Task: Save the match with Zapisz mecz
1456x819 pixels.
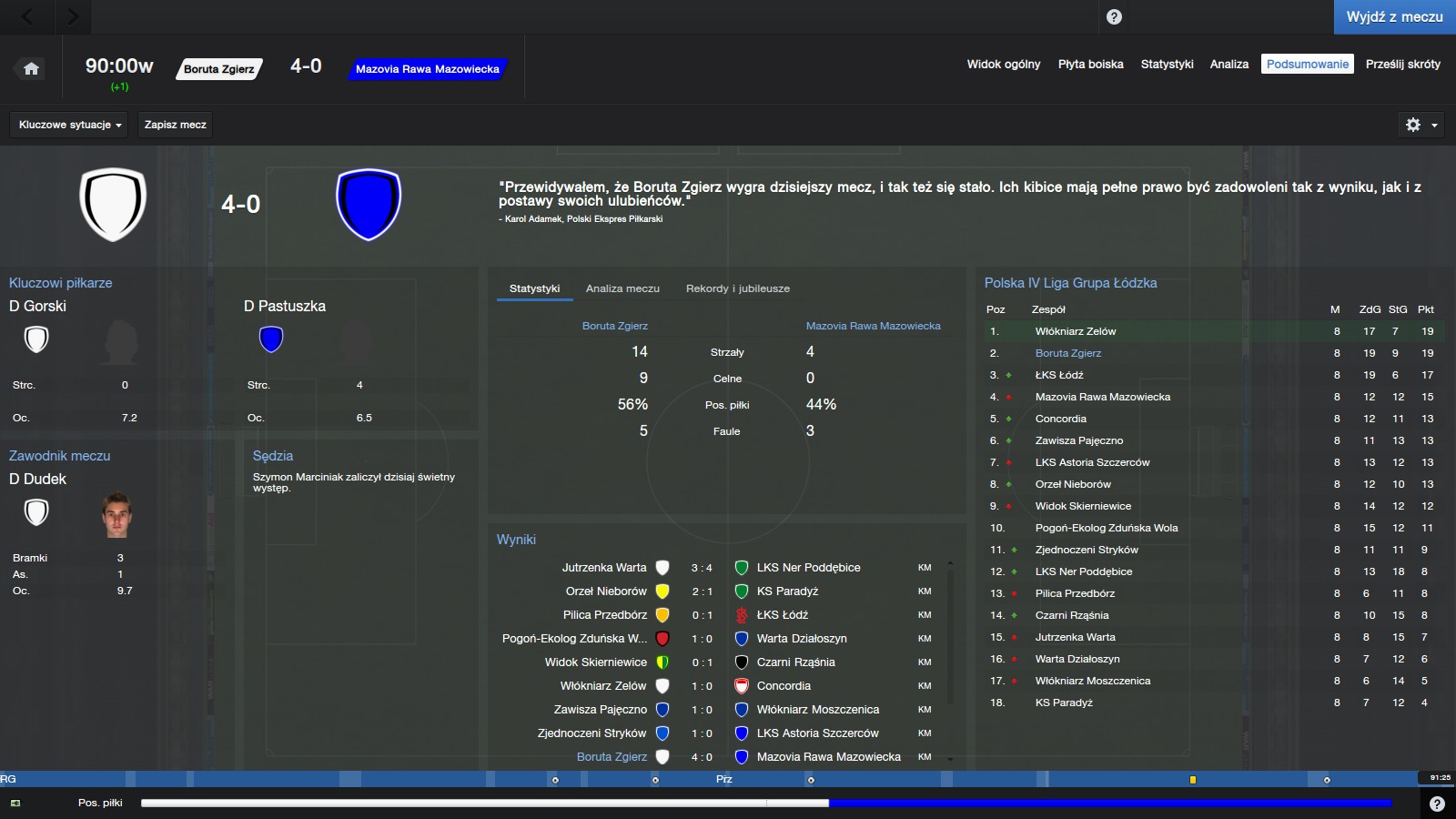Action: pyautogui.click(x=175, y=125)
